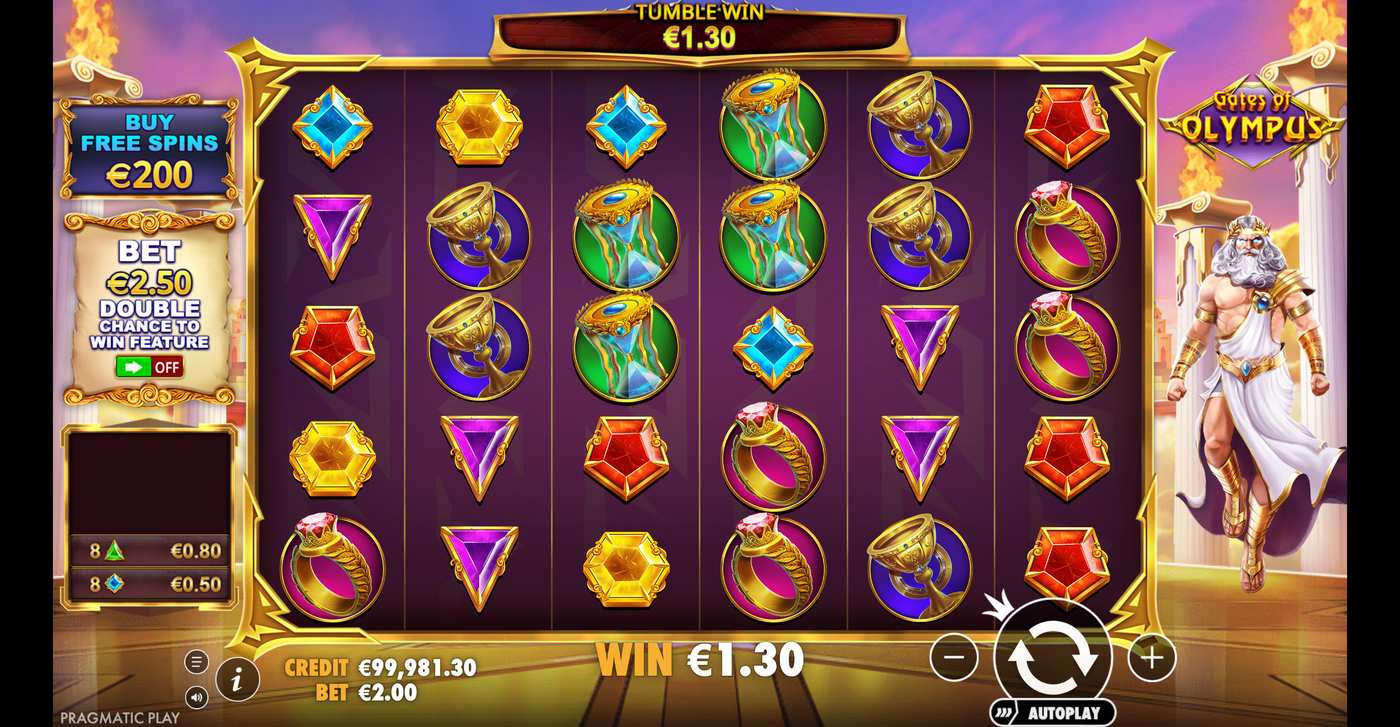Open the hamburger menu icon
Image resolution: width=1400 pixels, height=727 pixels.
click(x=196, y=660)
